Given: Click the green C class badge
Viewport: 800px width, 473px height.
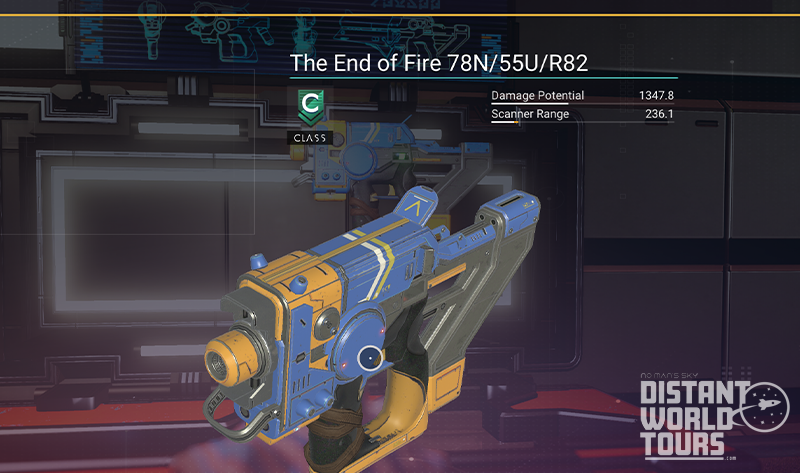Looking at the screenshot, I should (309, 105).
